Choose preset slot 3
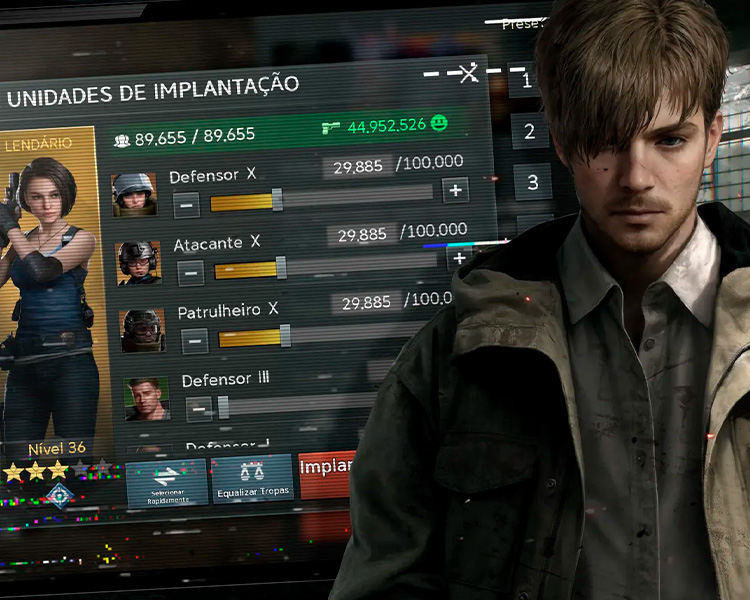The height and width of the screenshot is (600, 750). [x=533, y=183]
